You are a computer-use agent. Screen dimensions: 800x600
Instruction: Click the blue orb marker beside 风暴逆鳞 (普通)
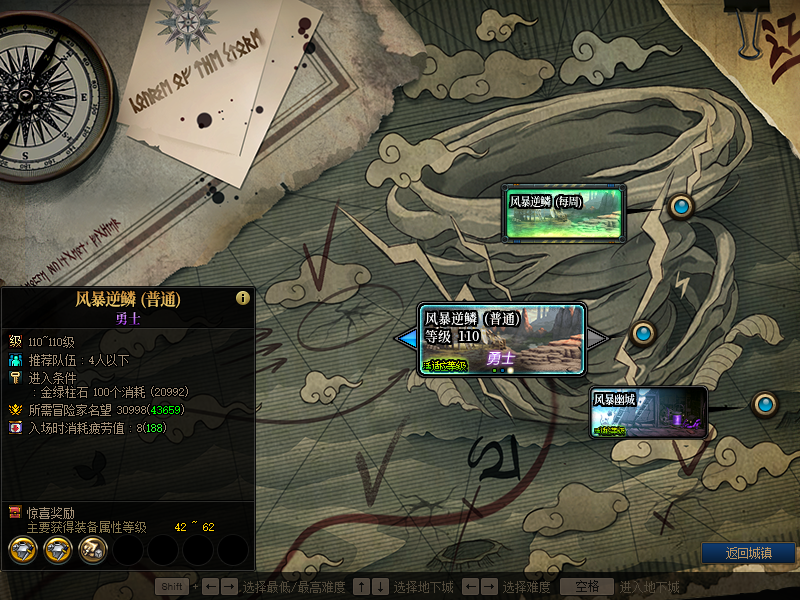tap(642, 331)
